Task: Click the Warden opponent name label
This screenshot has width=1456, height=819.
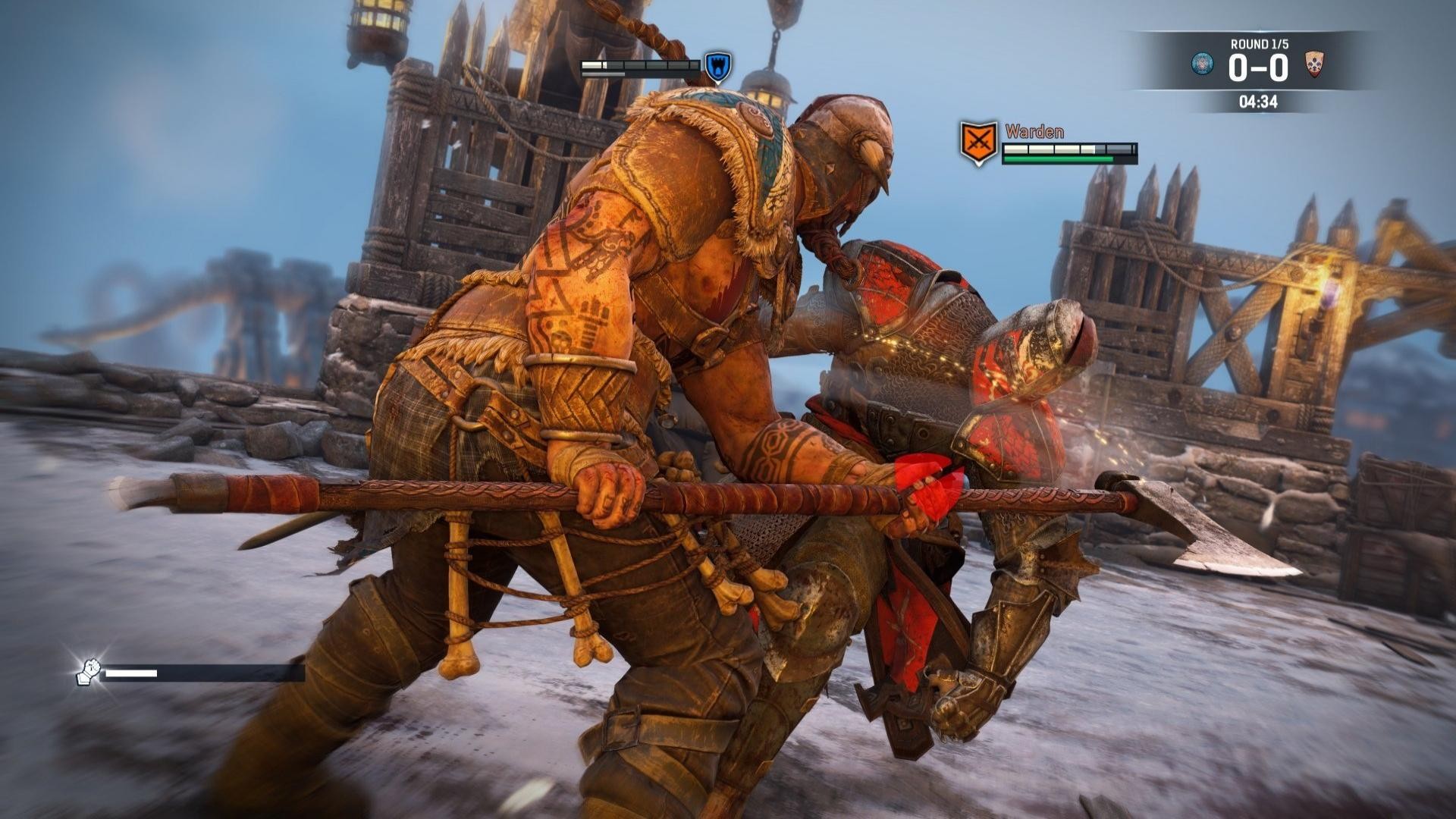Action: click(1034, 131)
